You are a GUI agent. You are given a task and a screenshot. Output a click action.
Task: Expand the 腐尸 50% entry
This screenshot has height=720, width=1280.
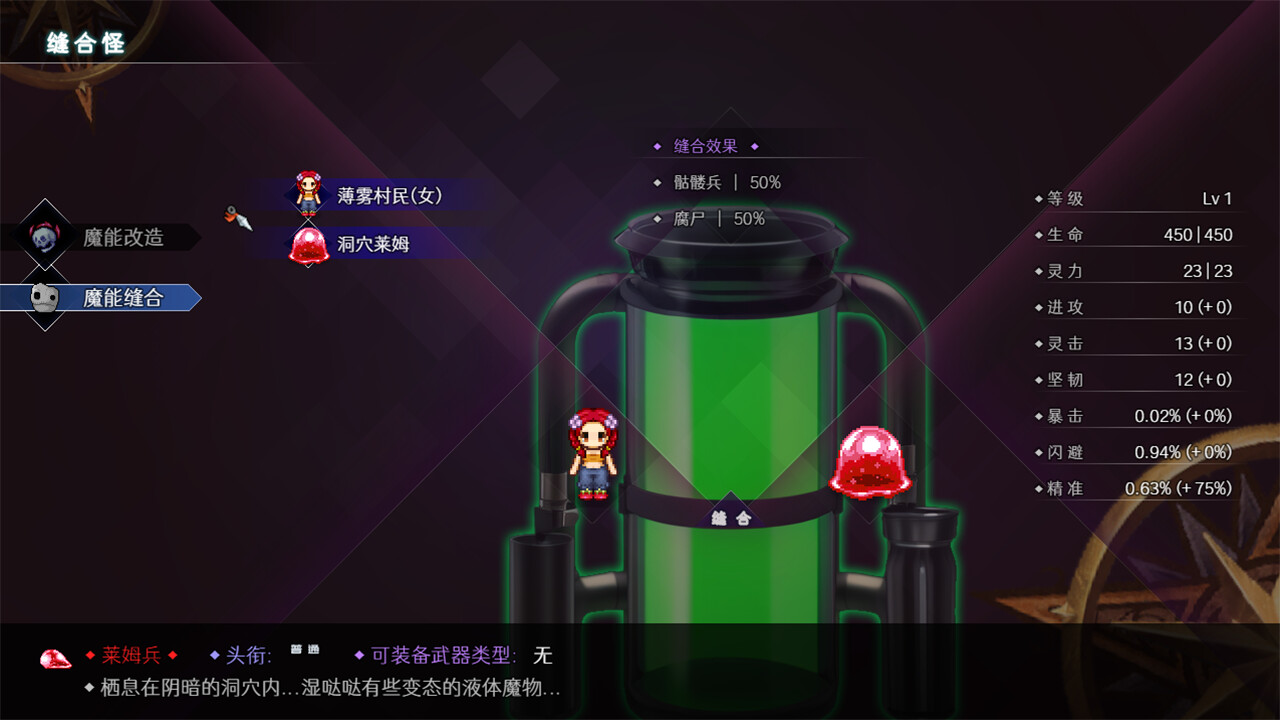[x=707, y=218]
